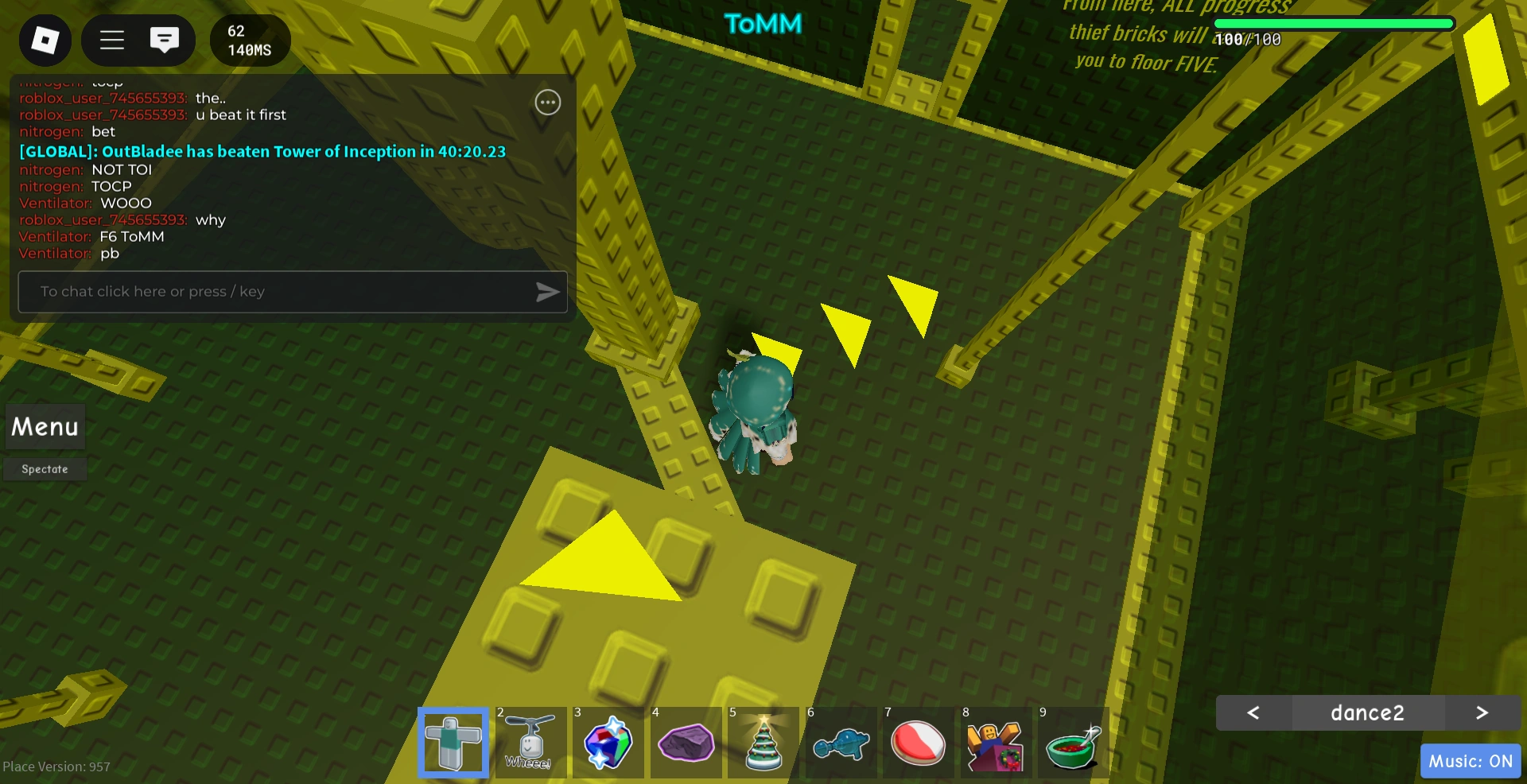Equip the soup bowl from hotbar slot 9
The width and height of the screenshot is (1527, 784).
[x=1074, y=743]
